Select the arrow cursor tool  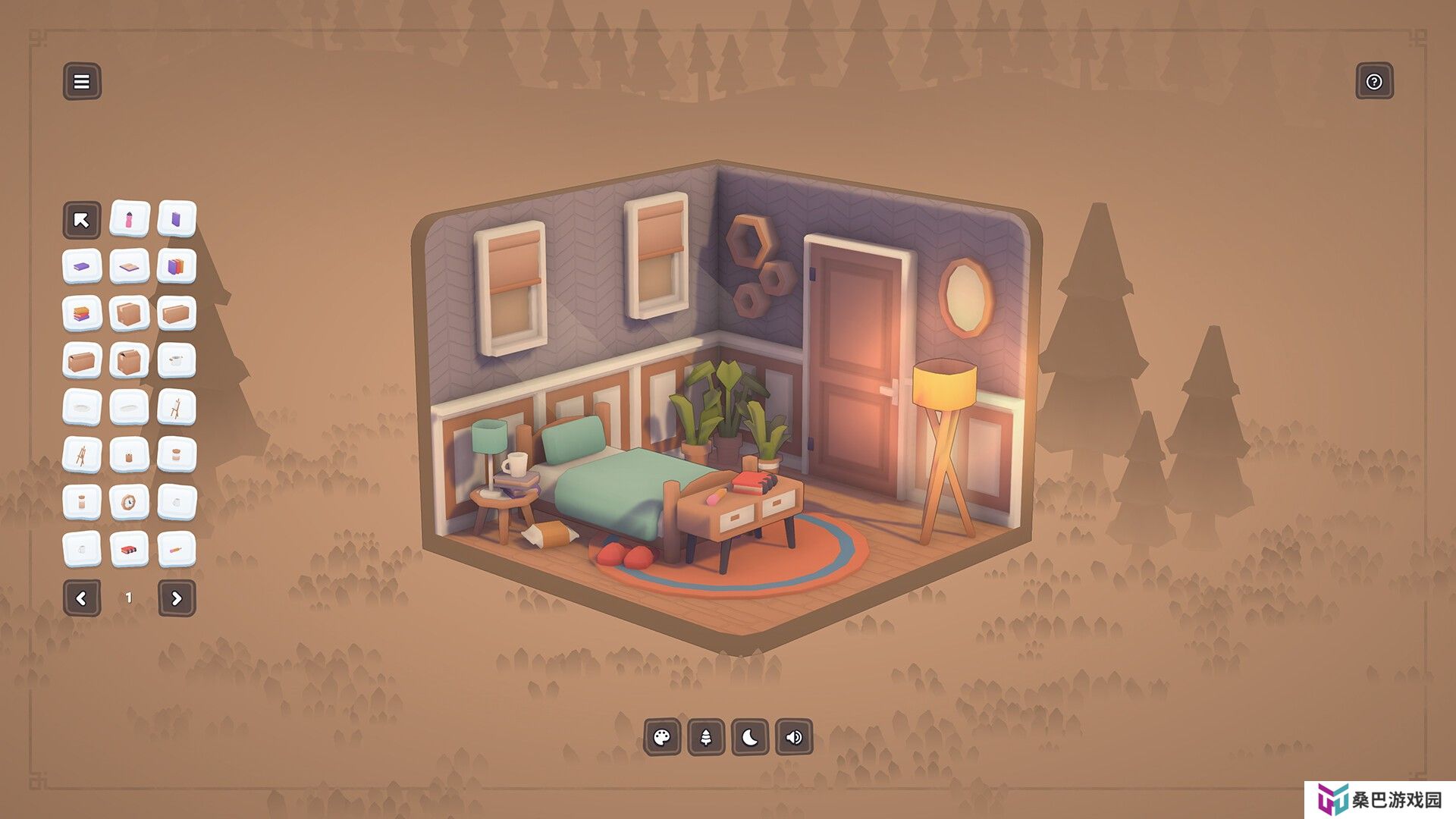click(x=82, y=220)
